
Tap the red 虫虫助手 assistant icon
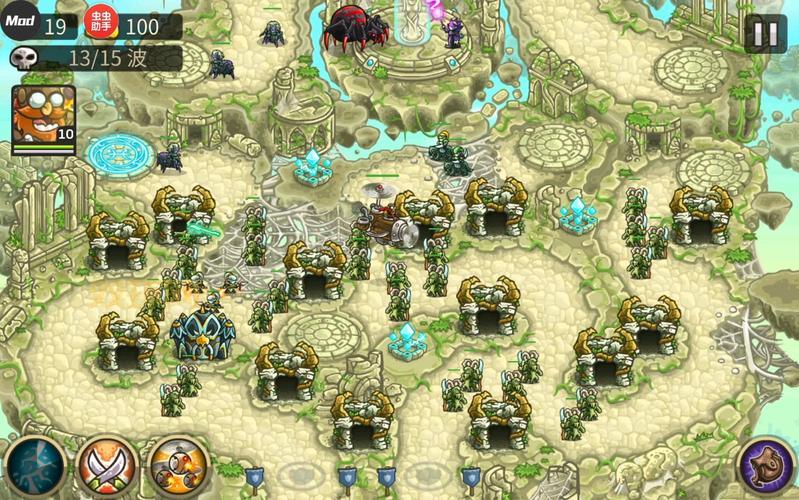[x=100, y=22]
